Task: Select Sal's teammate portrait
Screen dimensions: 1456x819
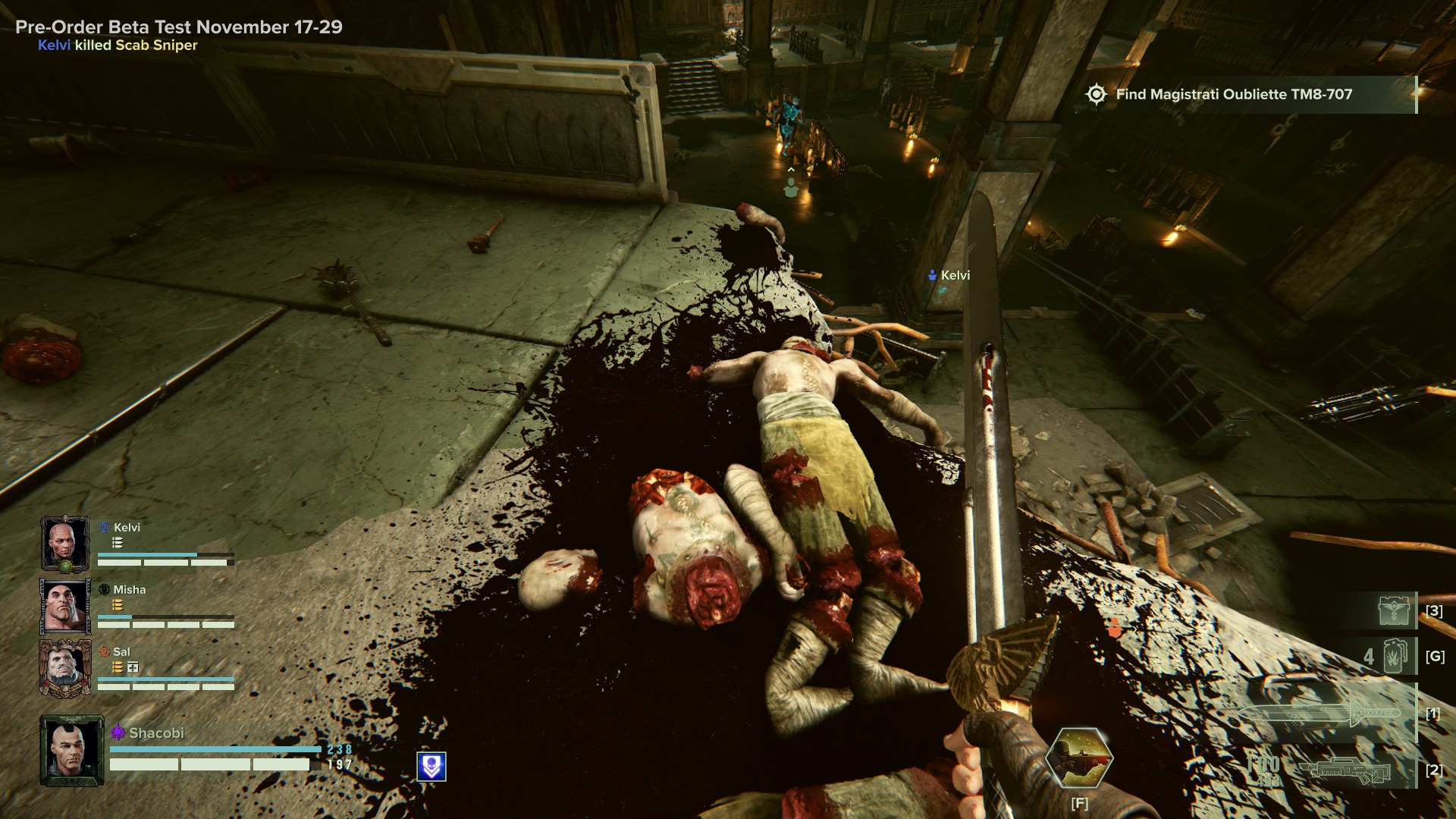Action: [64, 668]
